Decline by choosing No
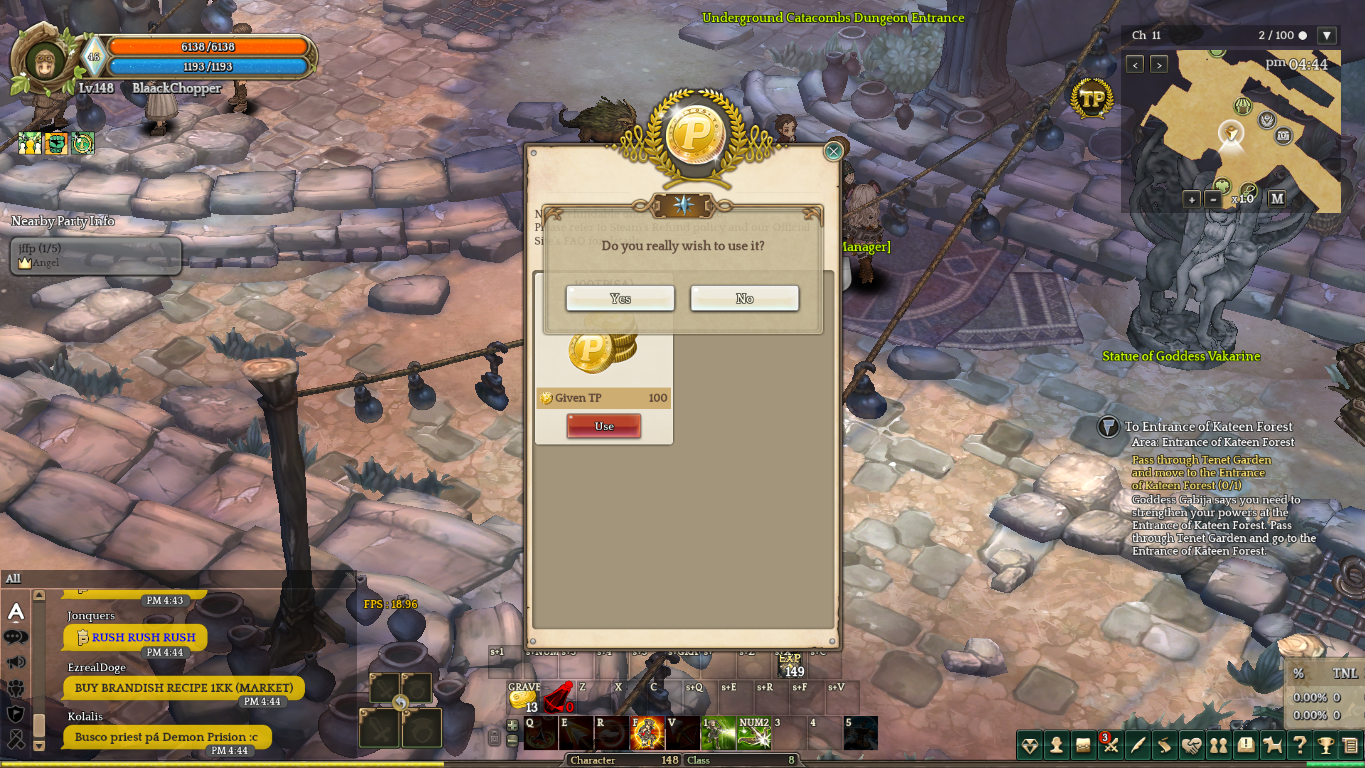Screen dimensions: 1365x768 click(744, 298)
